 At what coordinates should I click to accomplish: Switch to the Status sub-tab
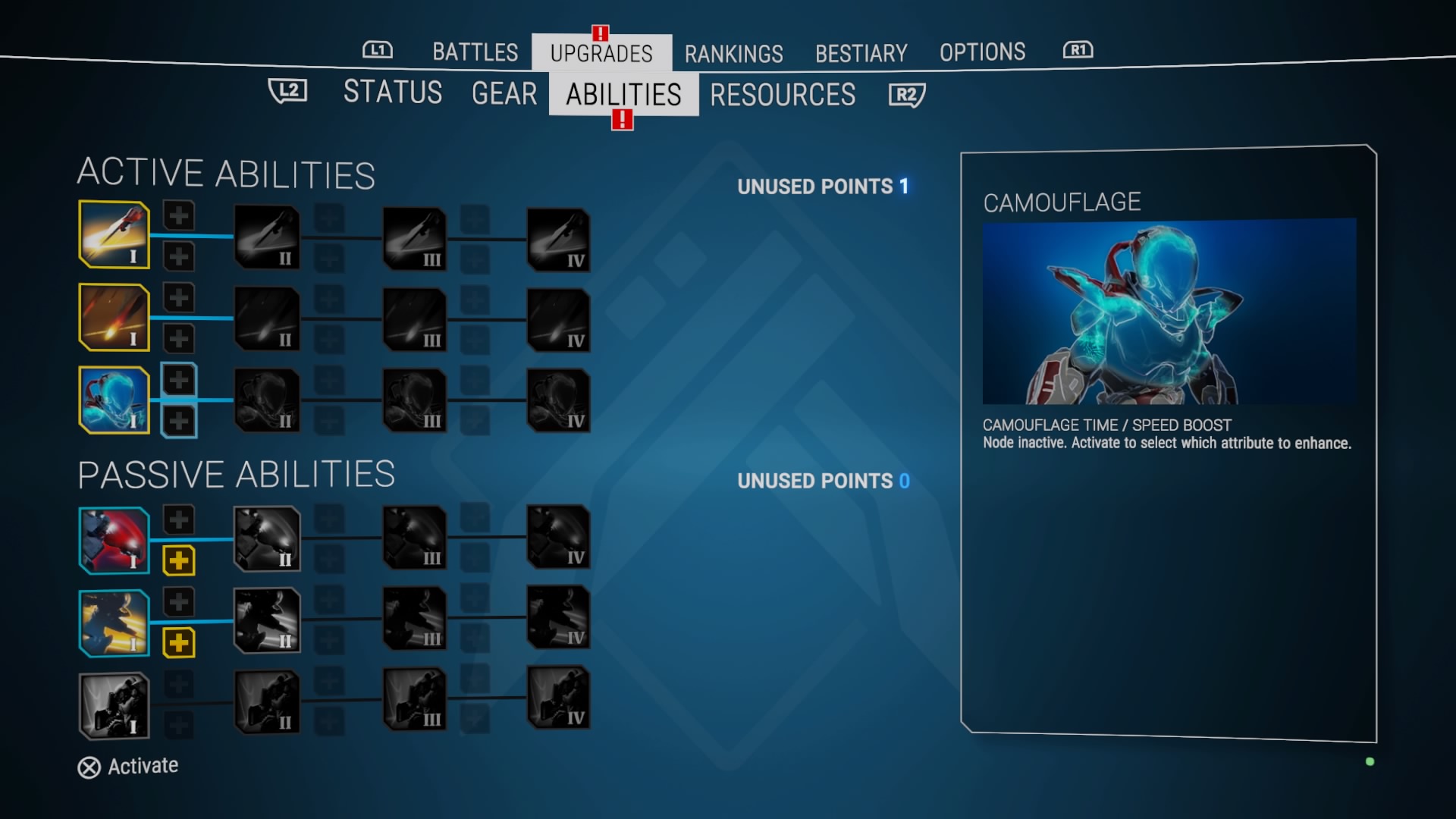coord(393,93)
